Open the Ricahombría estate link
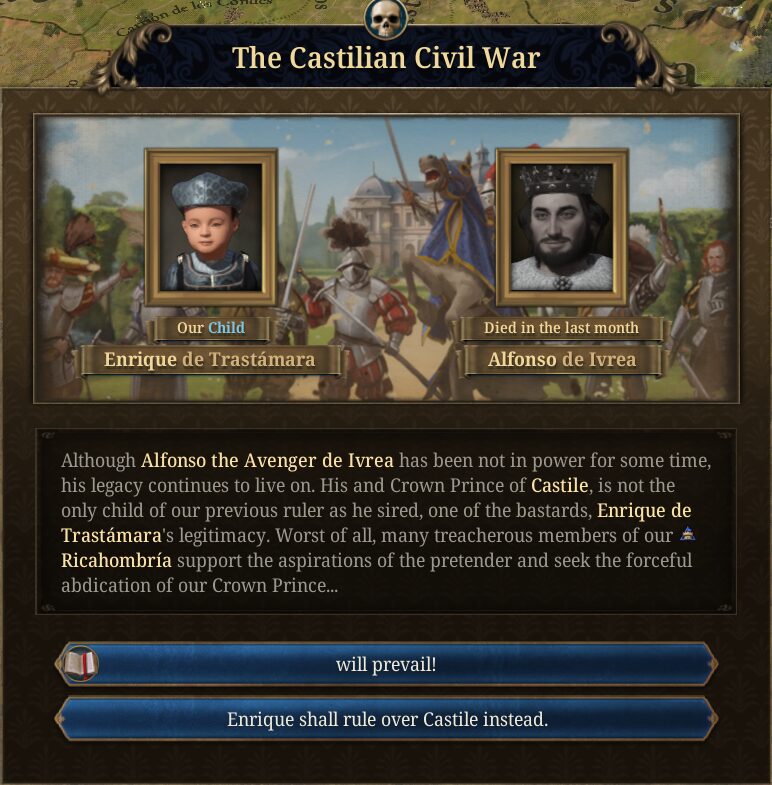Viewport: 772px width, 785px height. [x=115, y=560]
